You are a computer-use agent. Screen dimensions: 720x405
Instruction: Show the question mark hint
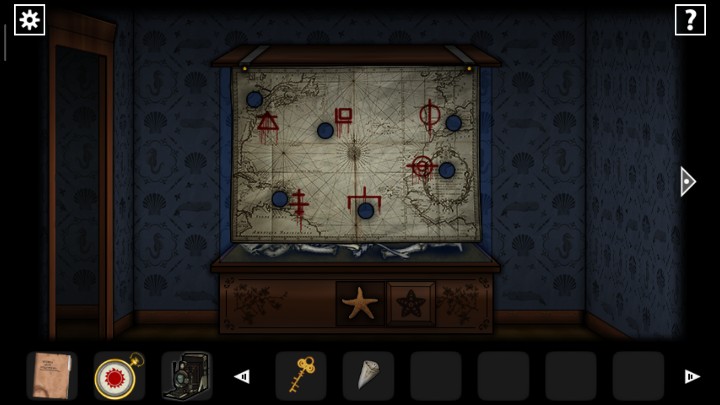tap(690, 19)
